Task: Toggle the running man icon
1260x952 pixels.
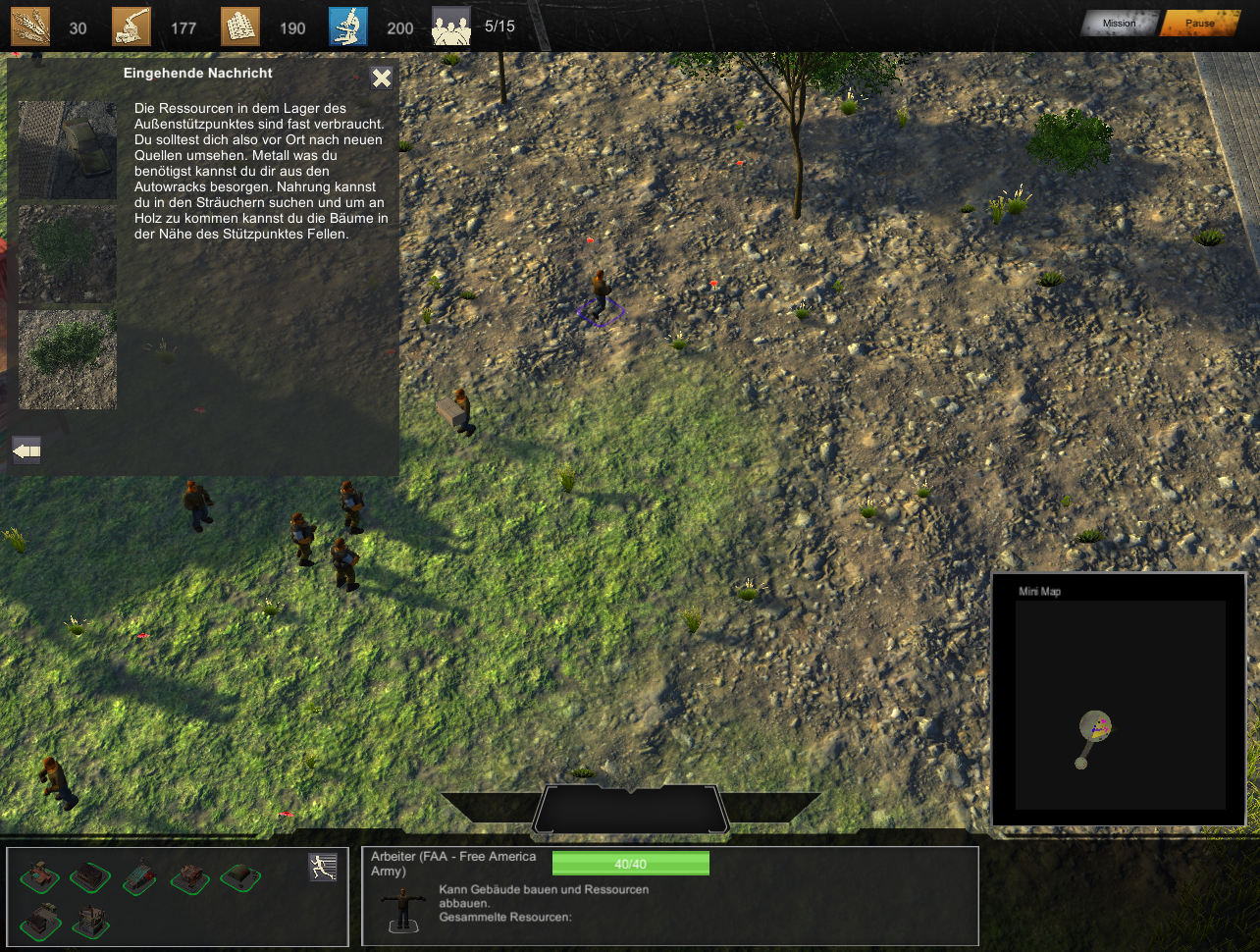Action: 323,867
